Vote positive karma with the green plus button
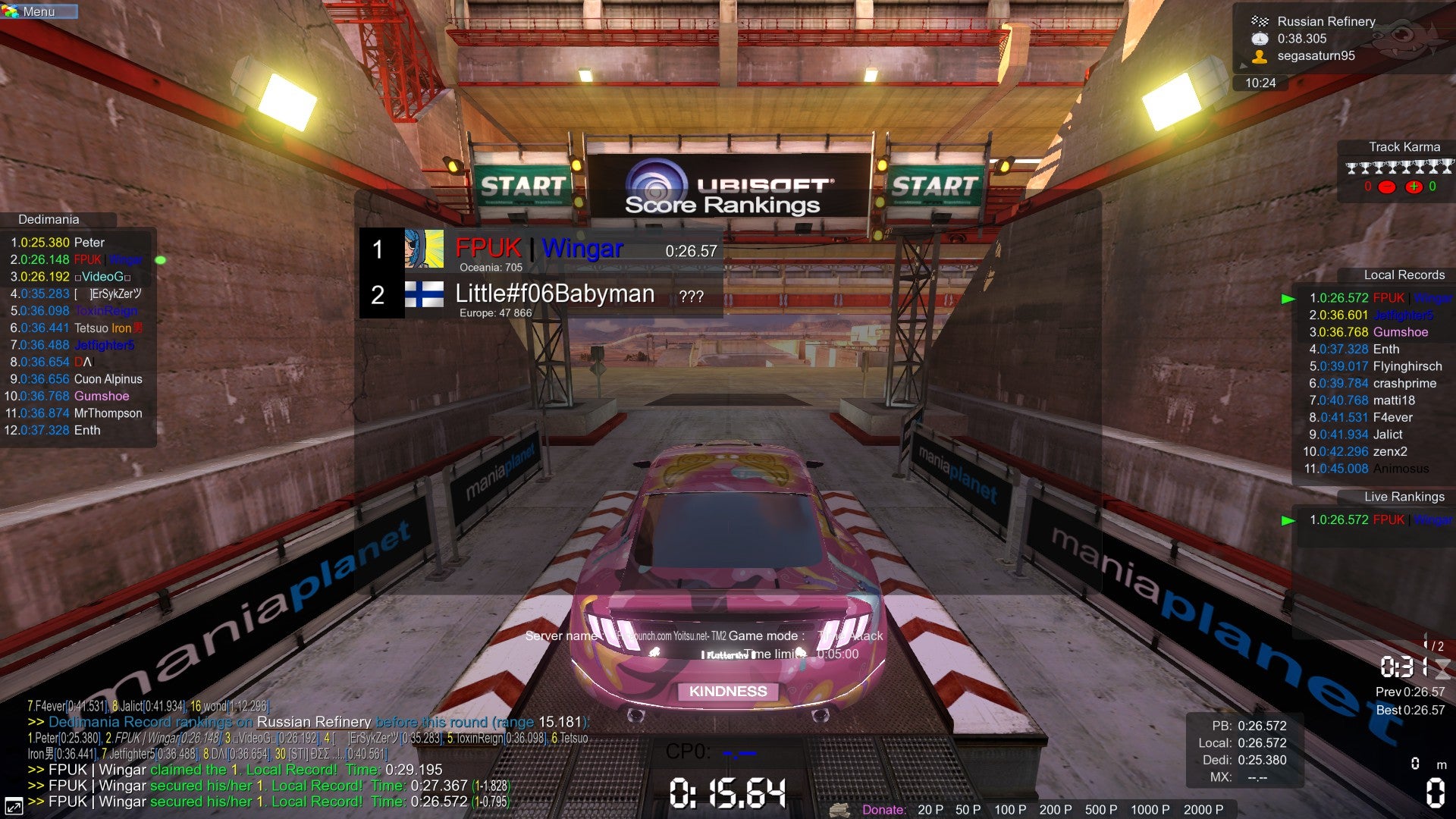The width and height of the screenshot is (1456, 819). pyautogui.click(x=1414, y=187)
